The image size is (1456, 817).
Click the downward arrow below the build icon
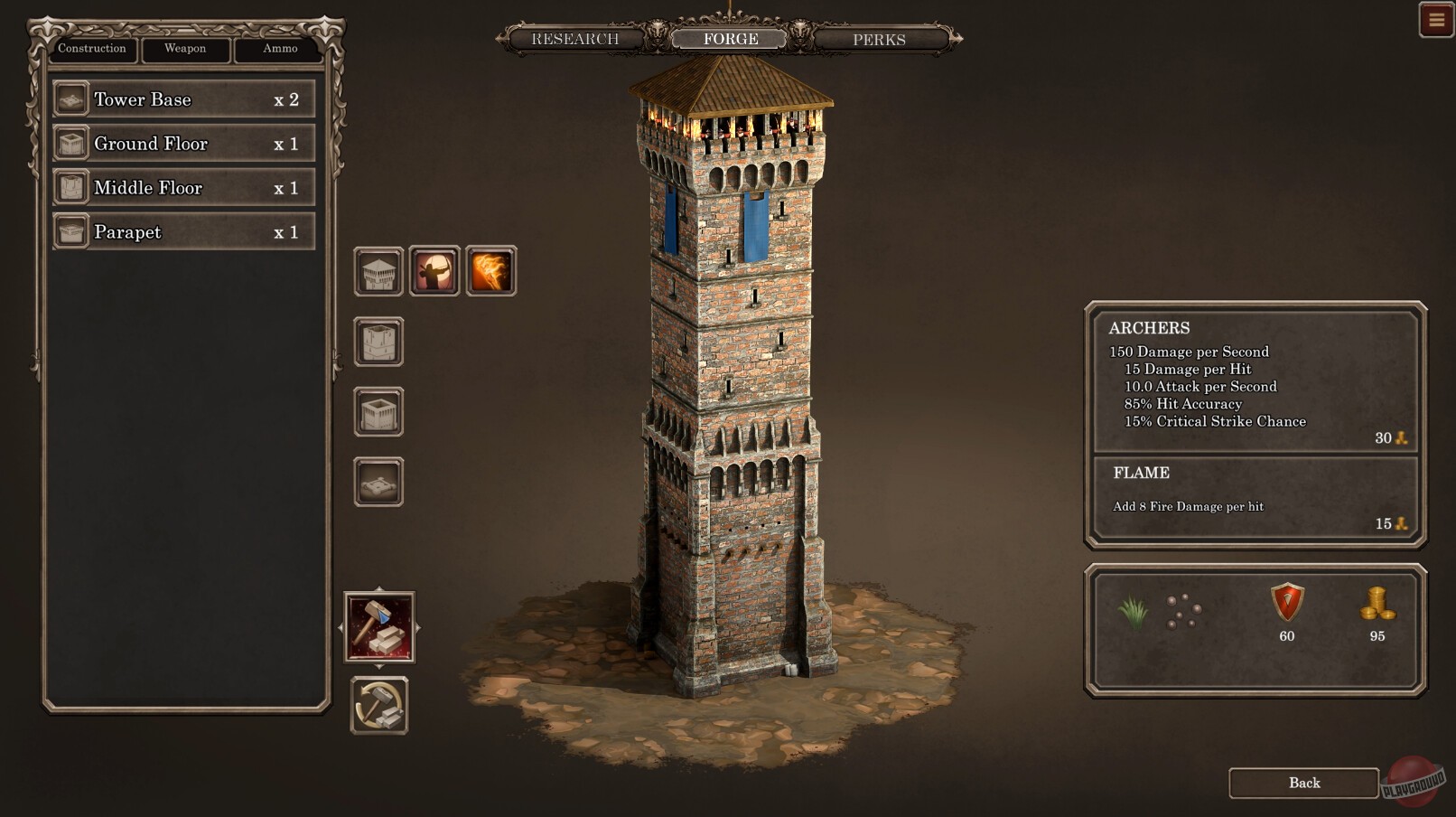pos(379,666)
